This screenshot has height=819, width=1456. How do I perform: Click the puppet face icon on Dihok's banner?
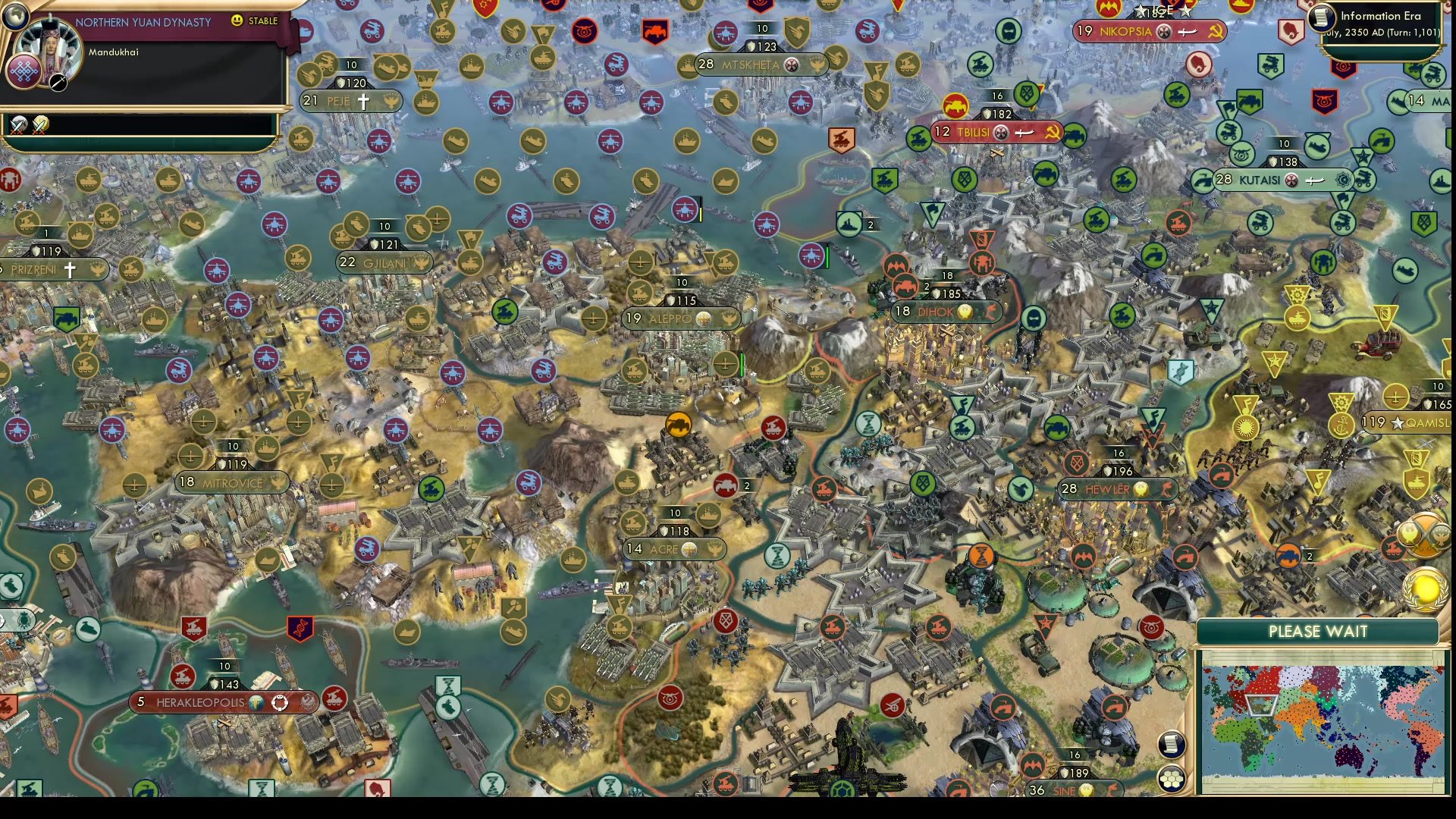click(964, 310)
